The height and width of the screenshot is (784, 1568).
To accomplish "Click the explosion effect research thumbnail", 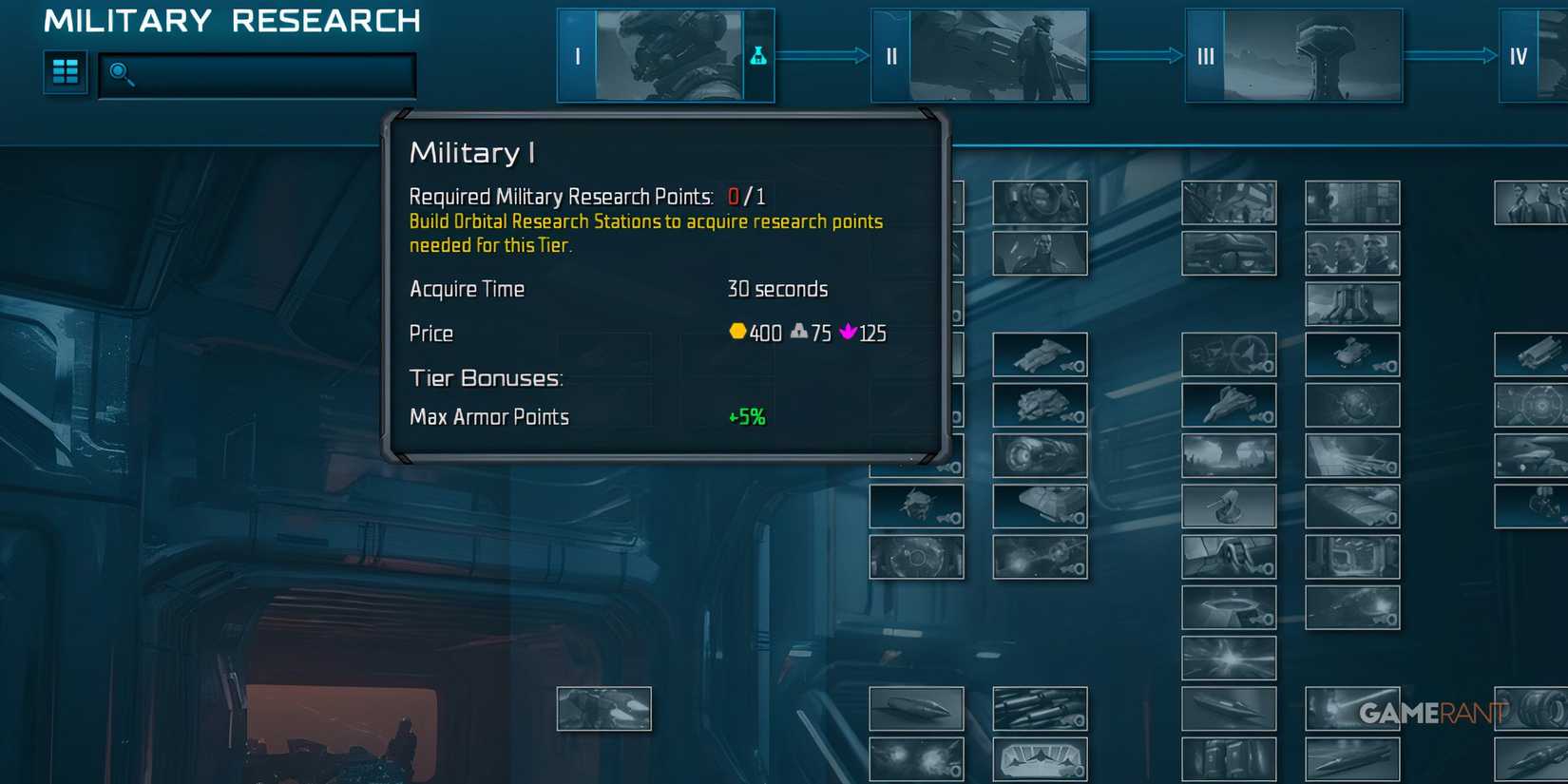I will [x=916, y=760].
